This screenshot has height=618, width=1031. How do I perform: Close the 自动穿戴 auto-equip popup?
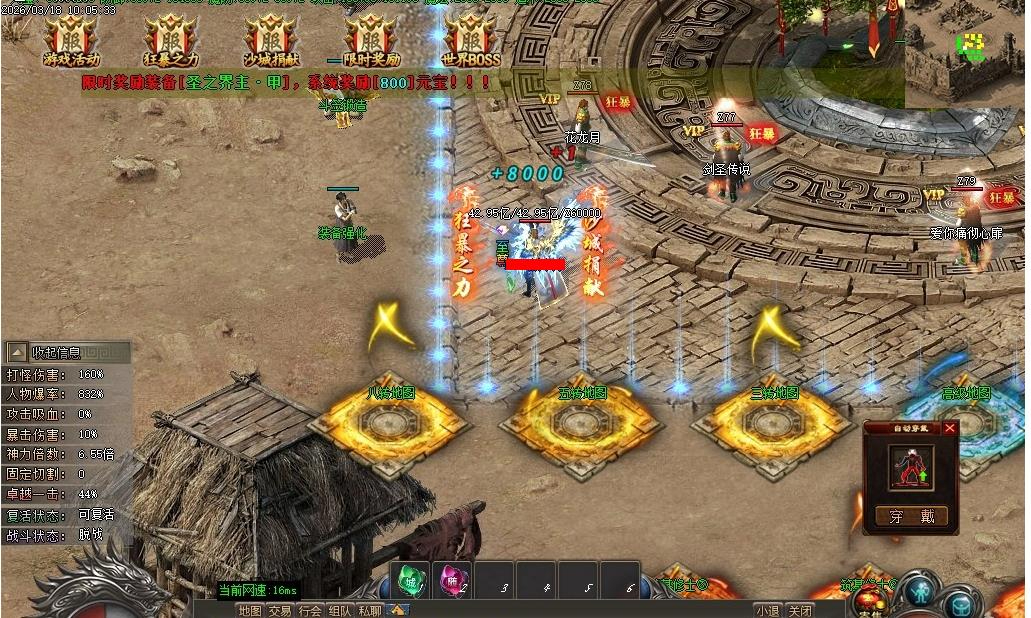(950, 428)
